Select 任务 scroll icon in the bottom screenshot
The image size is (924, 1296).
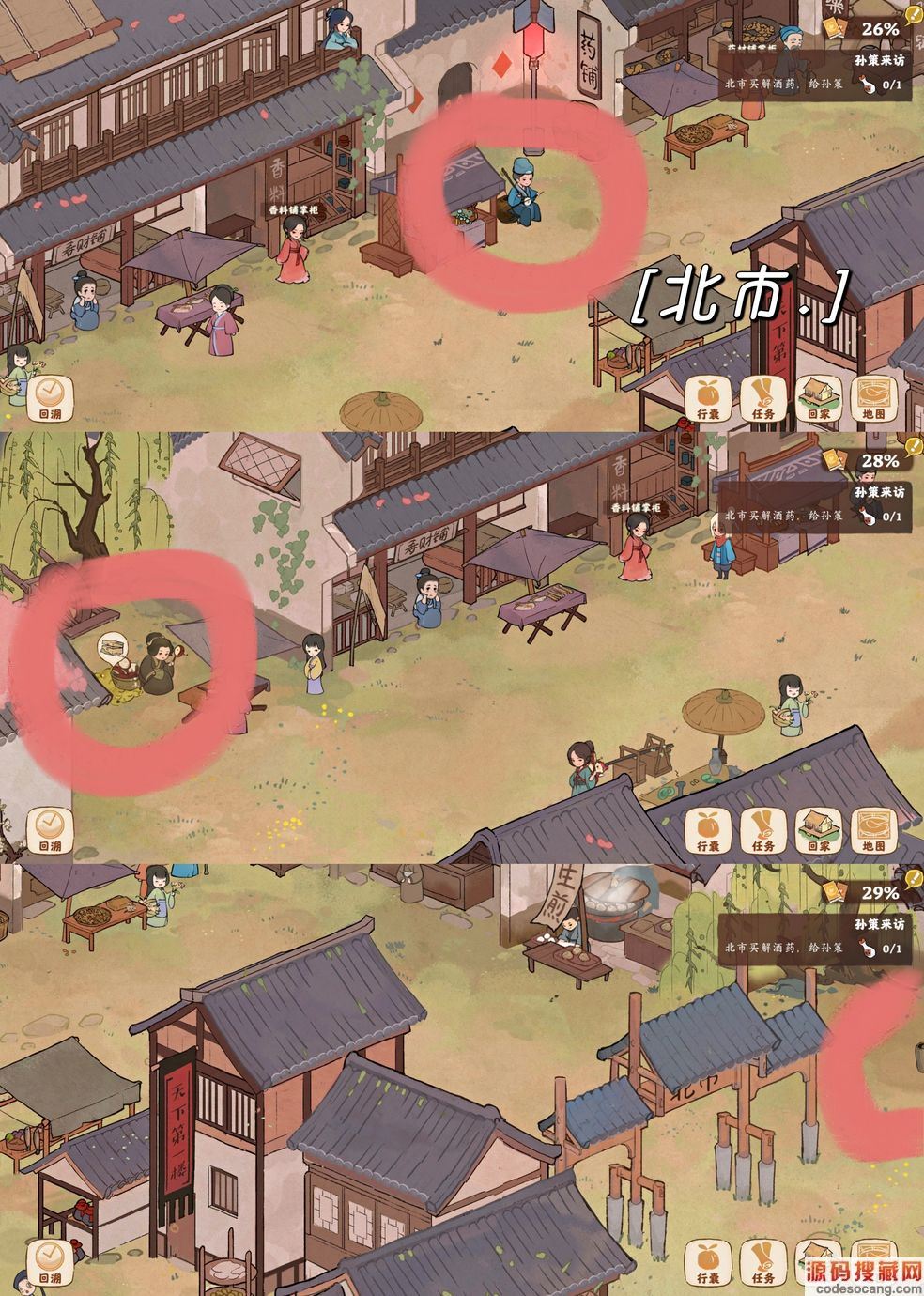(762, 1261)
